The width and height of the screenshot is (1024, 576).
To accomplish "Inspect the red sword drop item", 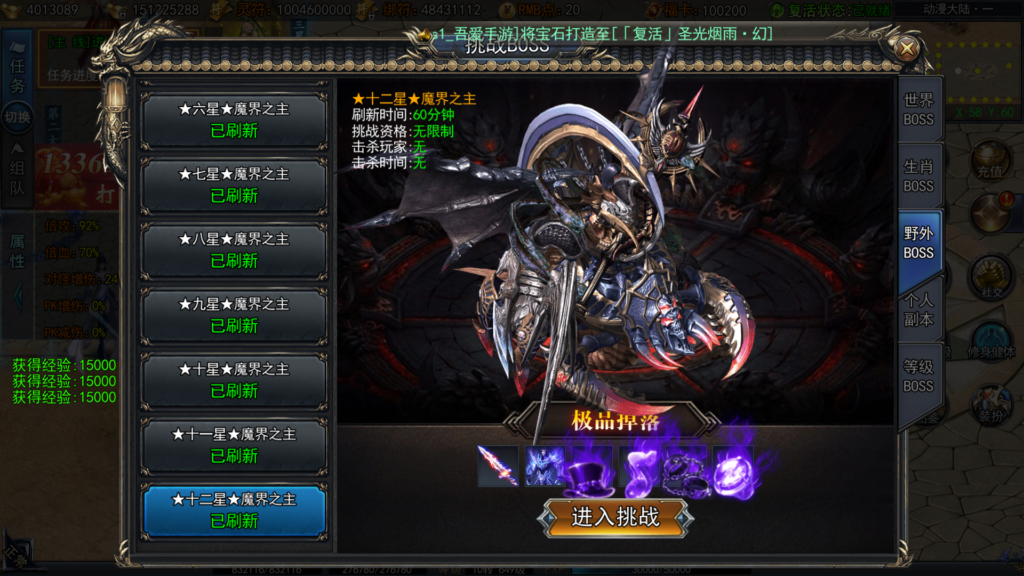I will [498, 466].
